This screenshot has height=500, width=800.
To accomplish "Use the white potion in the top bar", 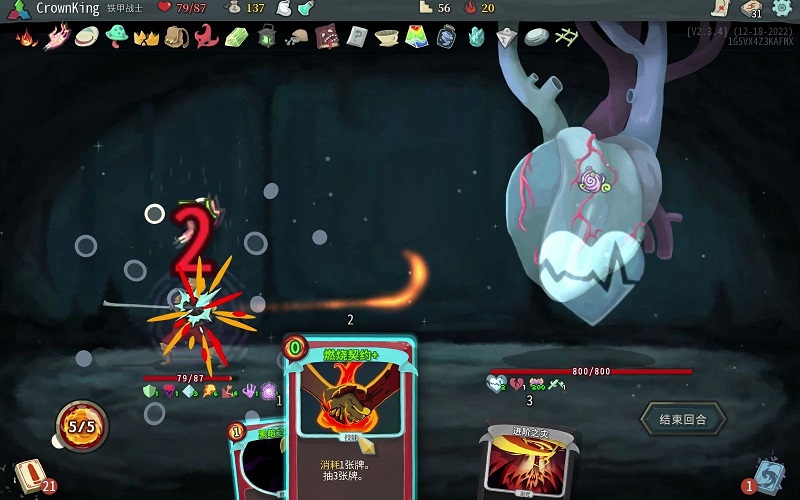I will (x=283, y=8).
